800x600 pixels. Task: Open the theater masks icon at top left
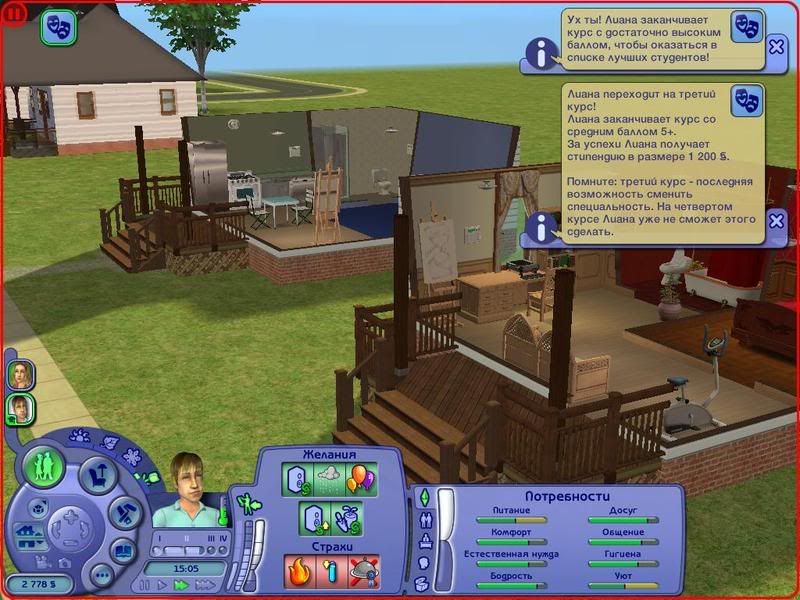click(x=58, y=28)
